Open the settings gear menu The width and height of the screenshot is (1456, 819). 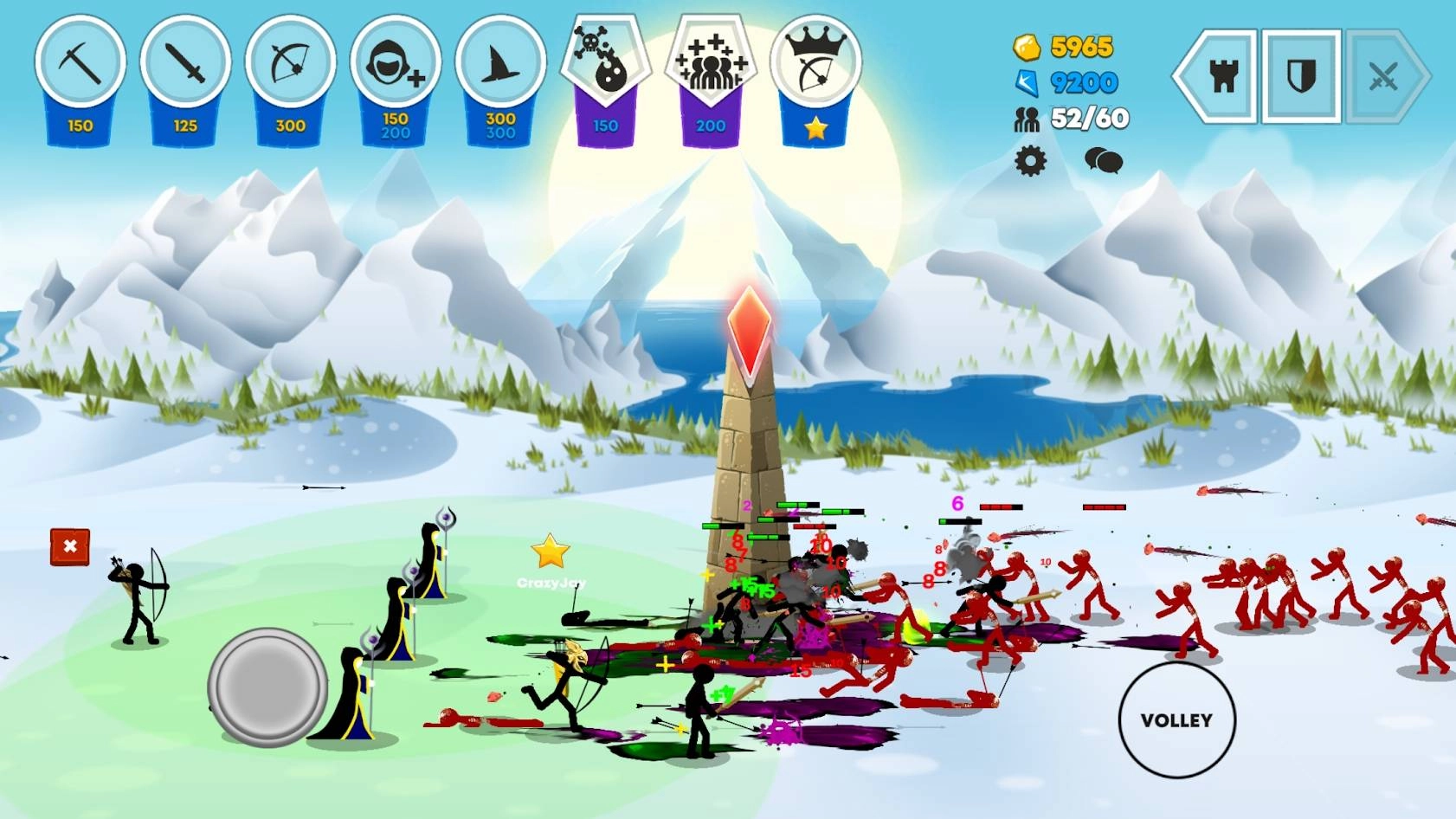(x=1031, y=160)
